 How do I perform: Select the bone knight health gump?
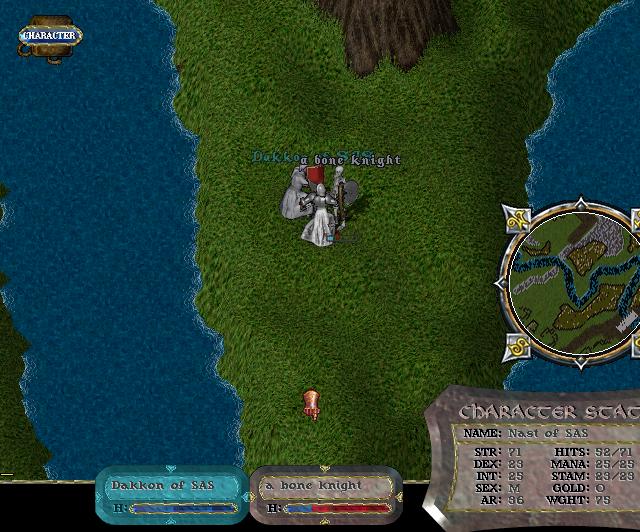(x=324, y=493)
